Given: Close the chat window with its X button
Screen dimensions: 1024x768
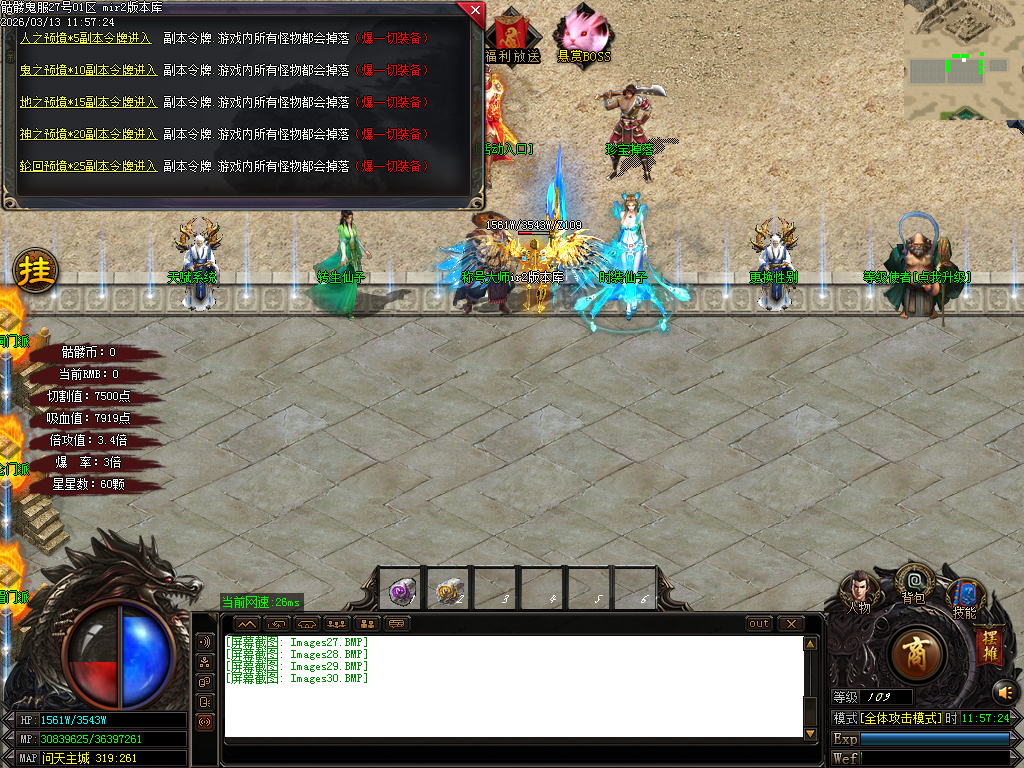Looking at the screenshot, I should [x=791, y=623].
